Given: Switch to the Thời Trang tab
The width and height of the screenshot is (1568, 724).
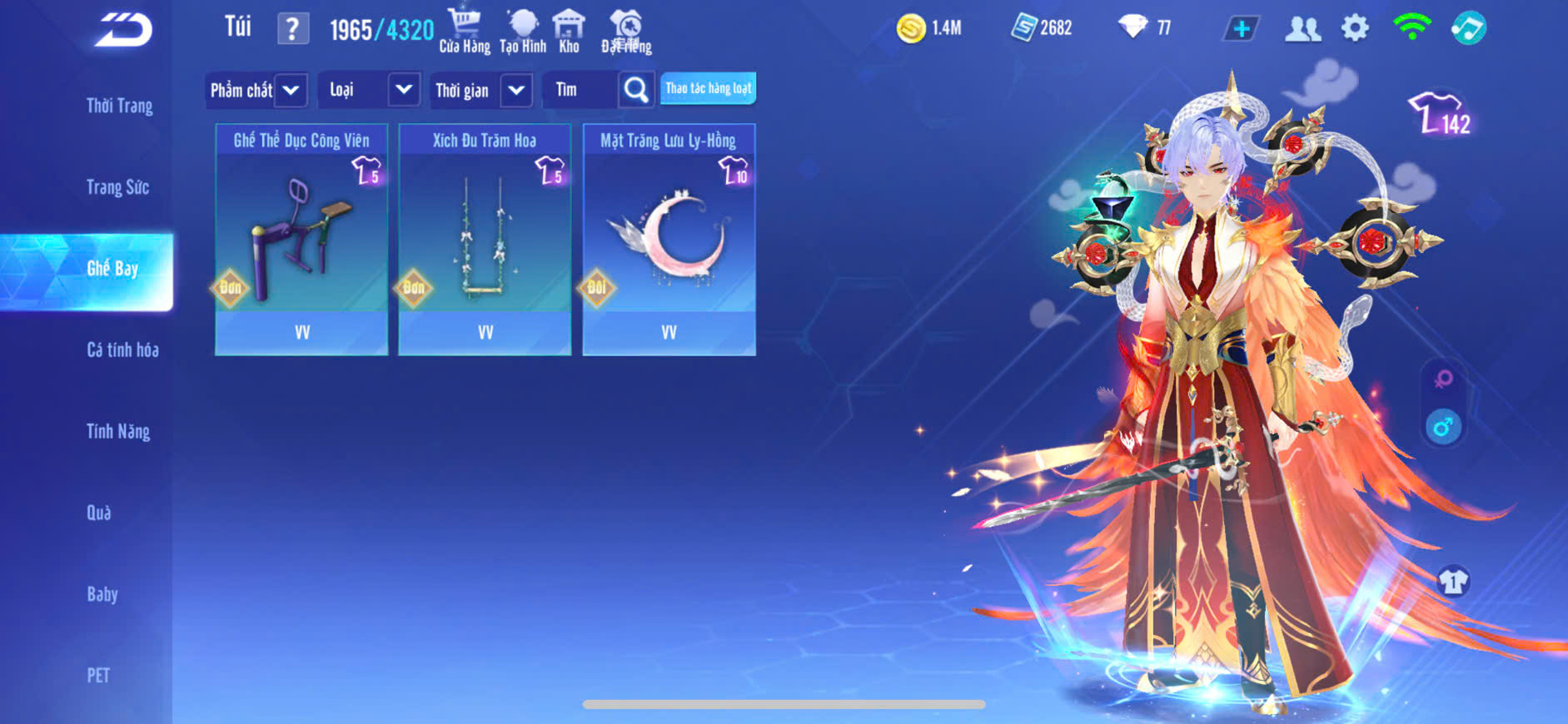Looking at the screenshot, I should point(119,106).
